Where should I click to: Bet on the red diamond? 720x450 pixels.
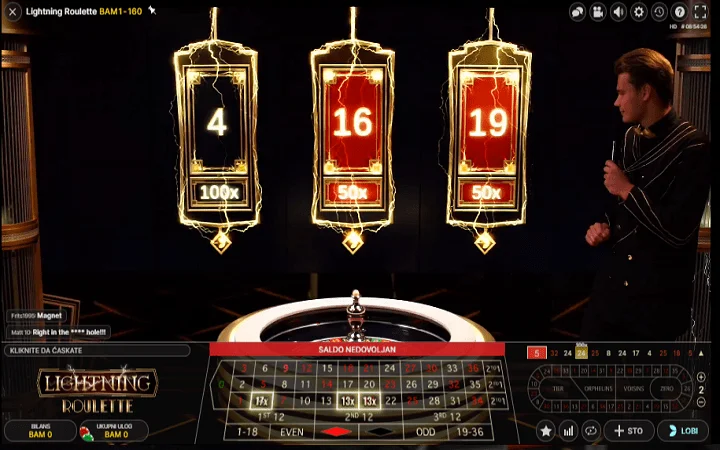[337, 431]
